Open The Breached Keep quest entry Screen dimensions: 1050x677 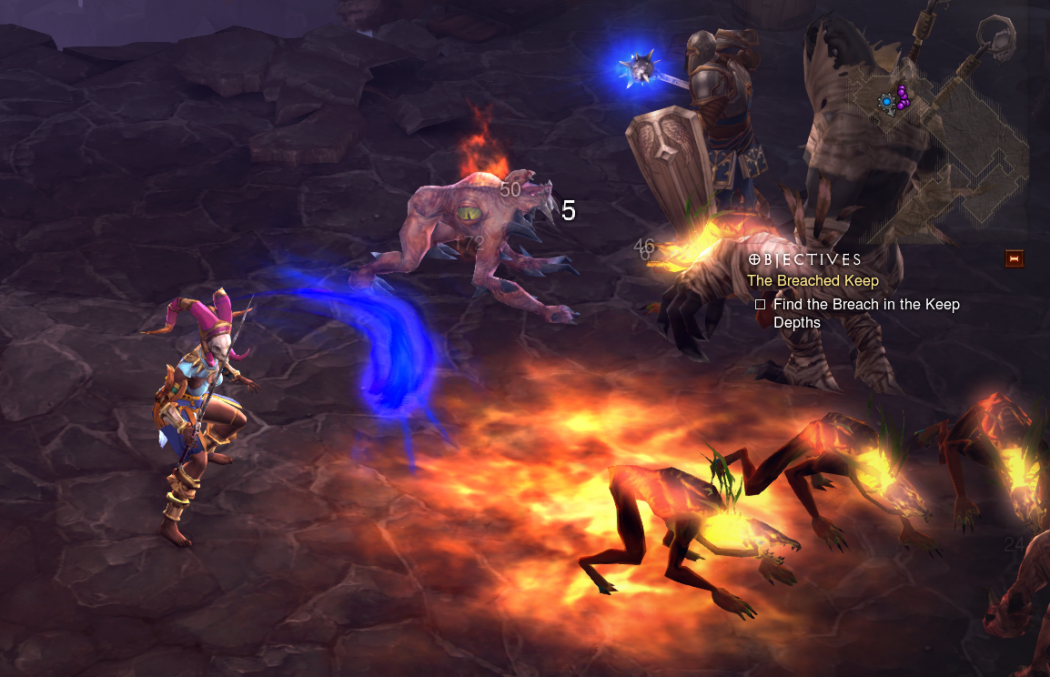(813, 281)
